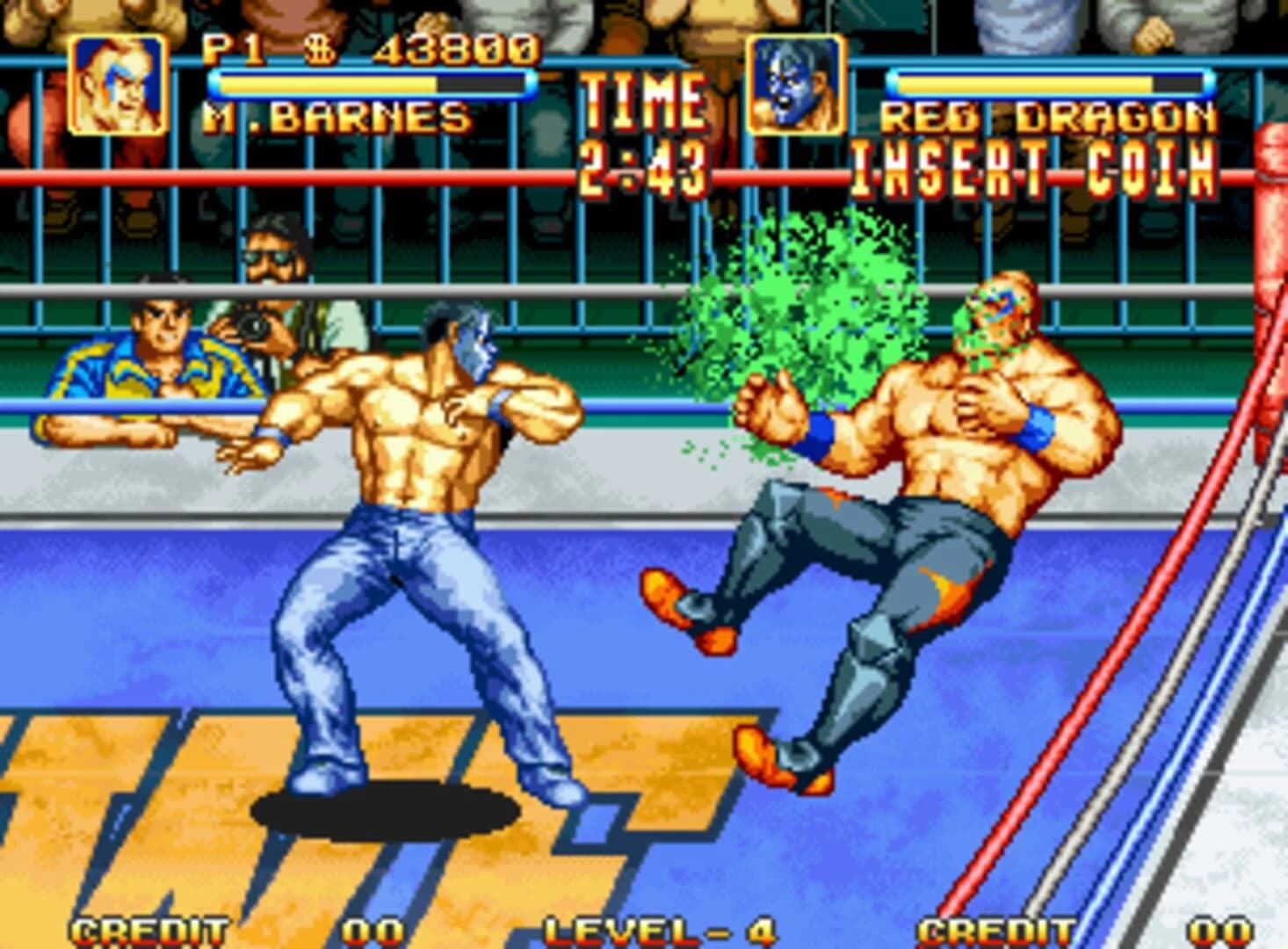This screenshot has width=1288, height=949.
Task: Select Red Dragon's opponent portrait
Action: pos(797,85)
